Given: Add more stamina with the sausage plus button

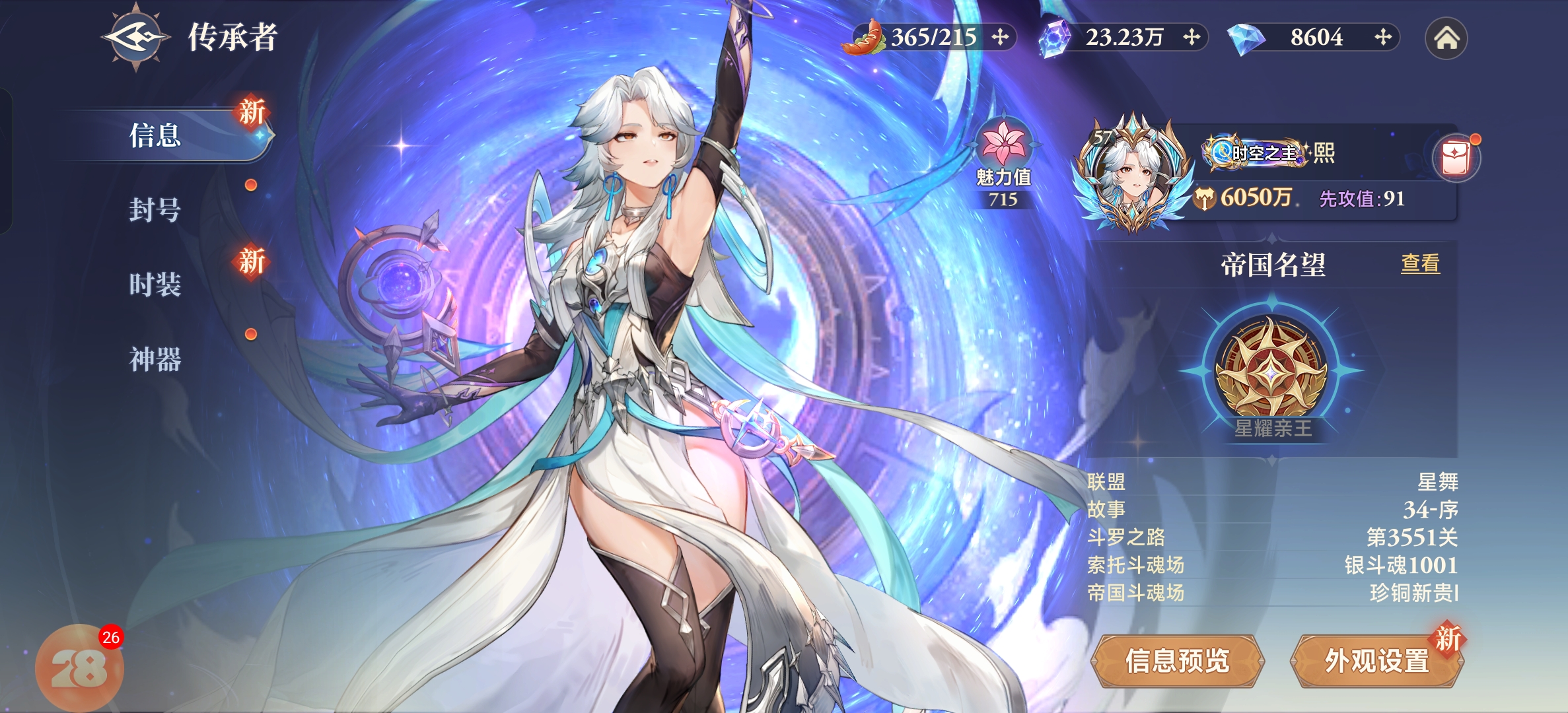Looking at the screenshot, I should 1001,37.
